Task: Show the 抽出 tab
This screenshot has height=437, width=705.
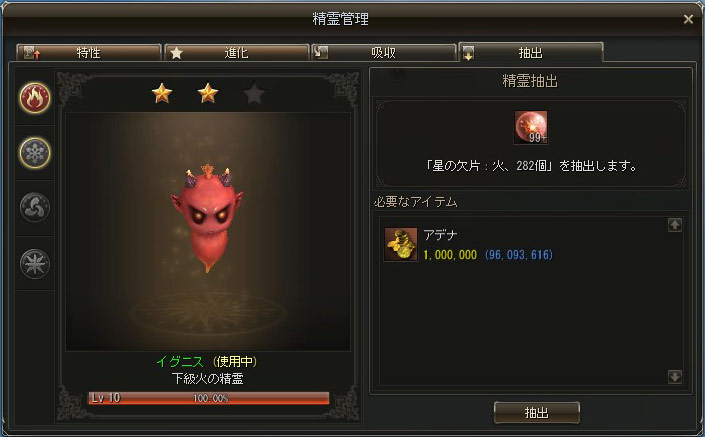Action: pos(530,51)
